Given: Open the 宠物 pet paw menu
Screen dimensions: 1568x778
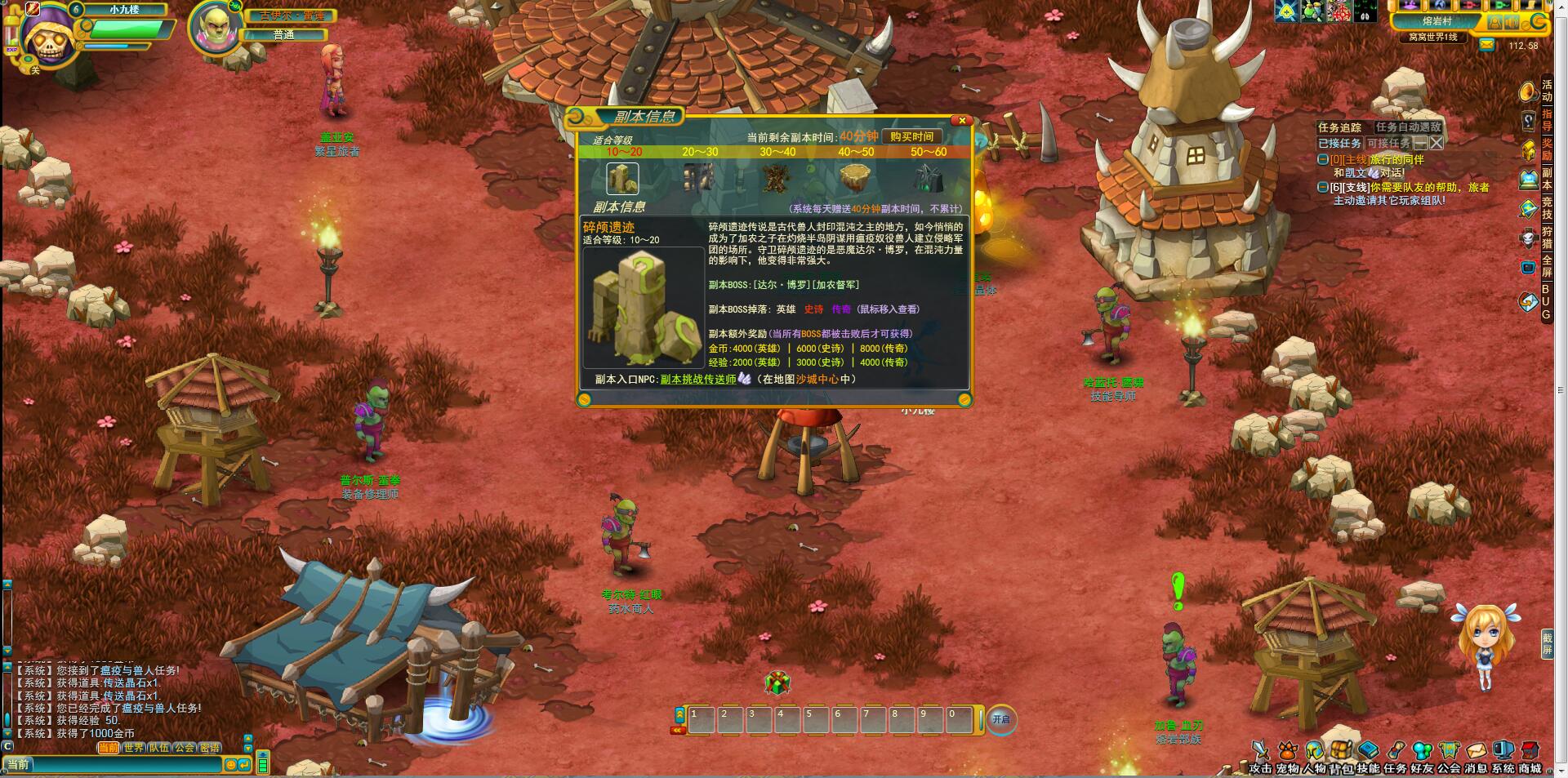Looking at the screenshot, I should tap(1288, 751).
